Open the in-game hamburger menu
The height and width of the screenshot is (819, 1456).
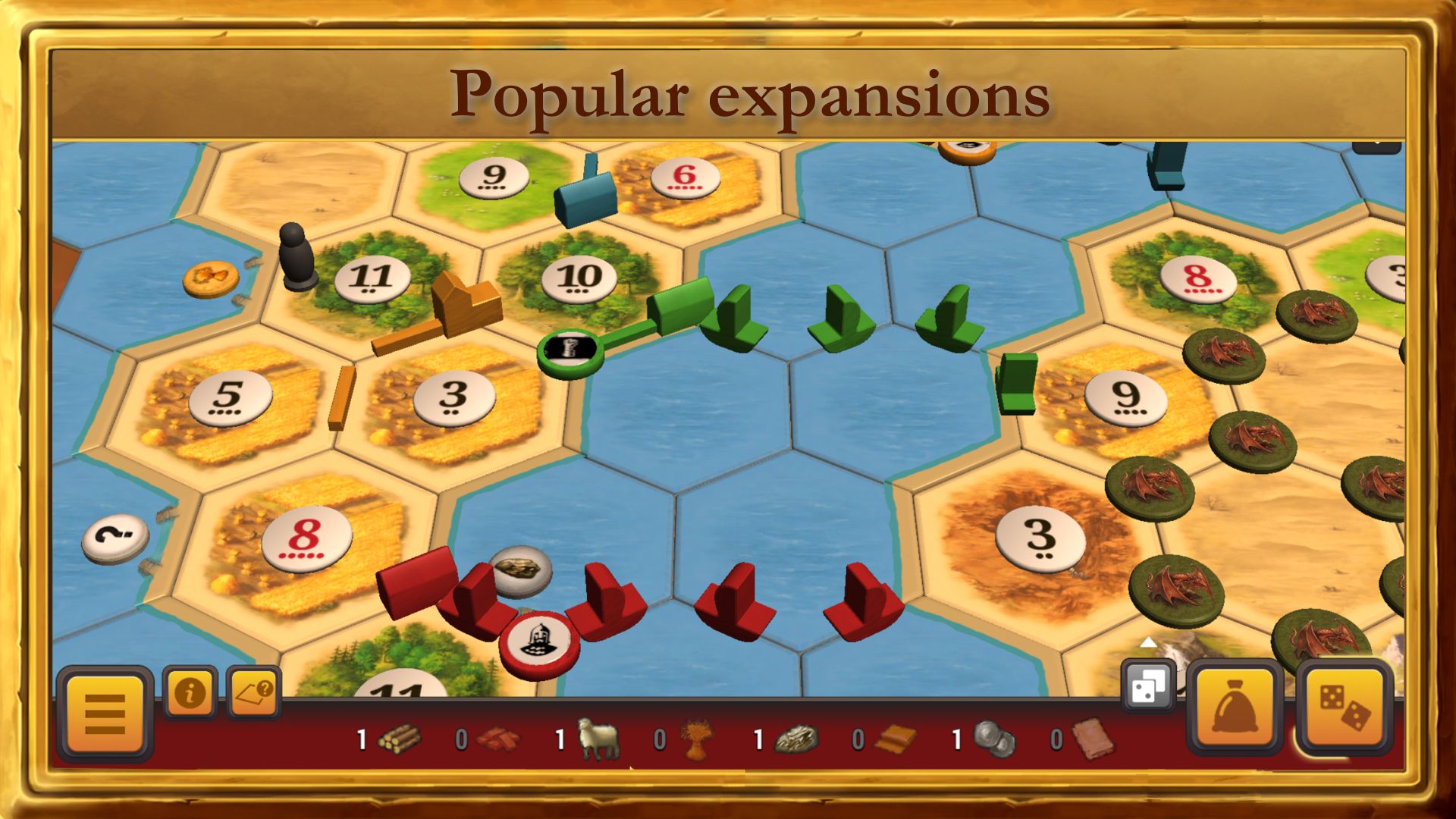click(x=106, y=709)
